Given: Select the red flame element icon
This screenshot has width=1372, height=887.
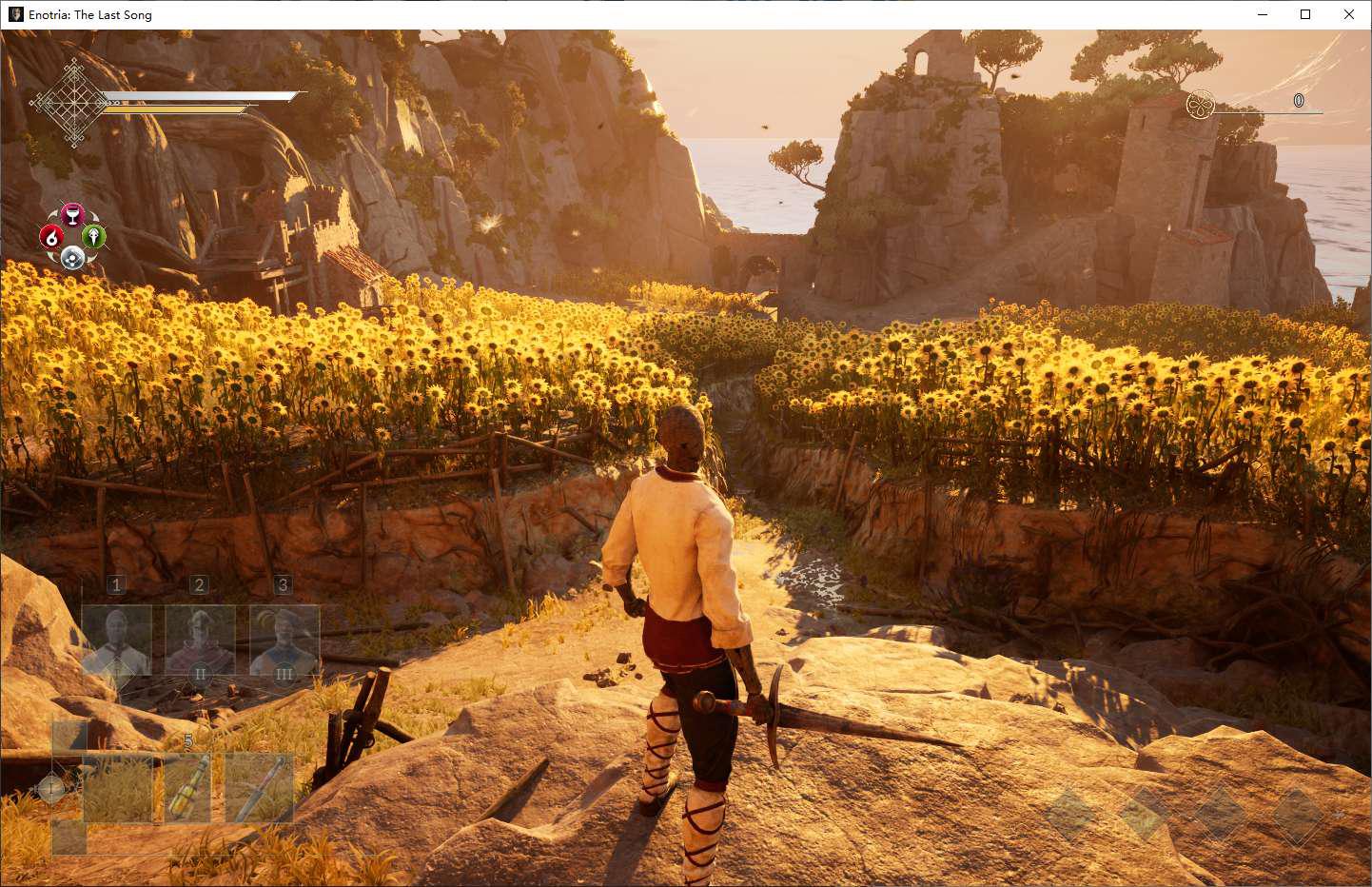Looking at the screenshot, I should tap(51, 237).
